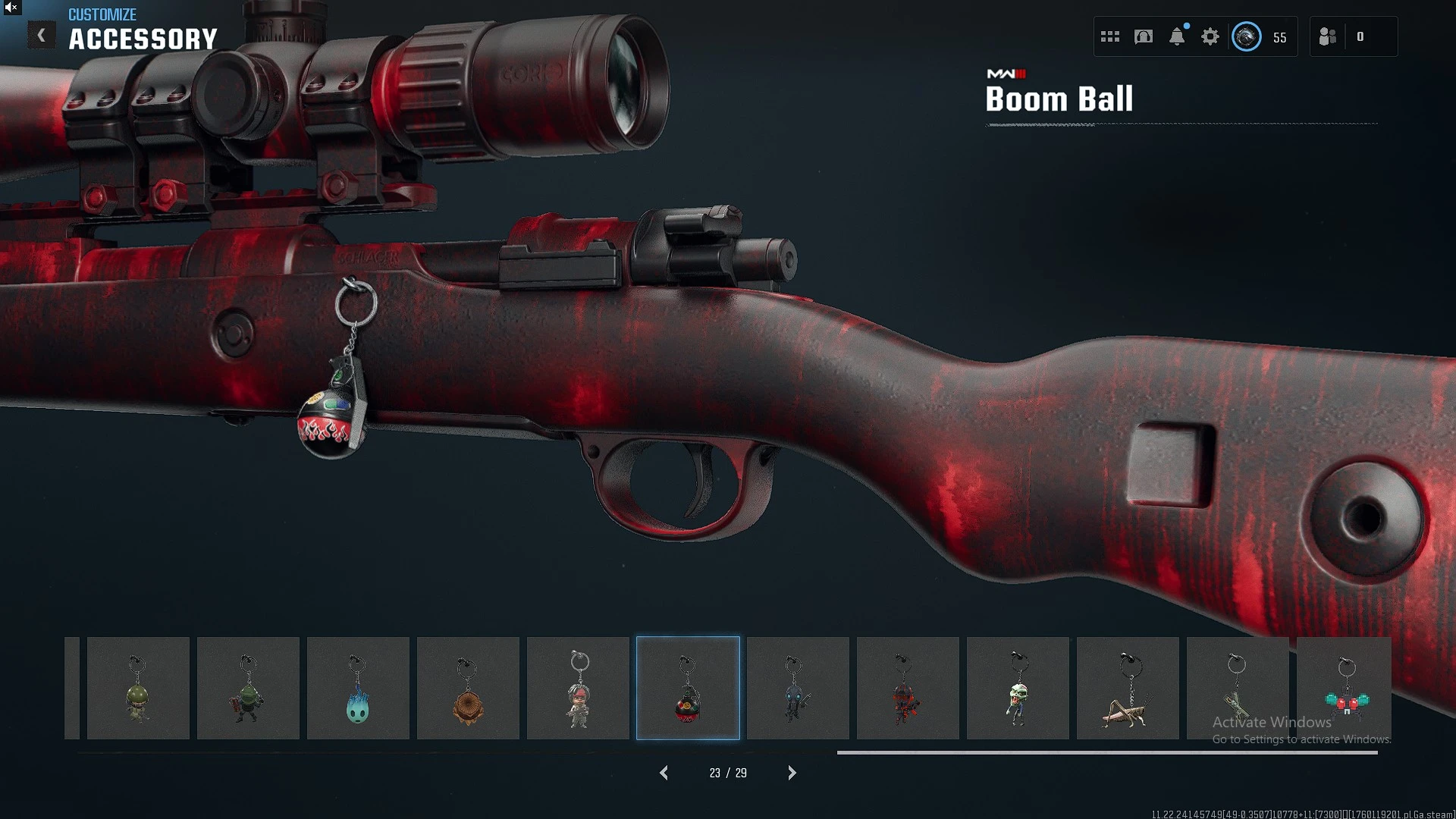Open the friends social panel
1456x819 pixels.
(x=1328, y=36)
